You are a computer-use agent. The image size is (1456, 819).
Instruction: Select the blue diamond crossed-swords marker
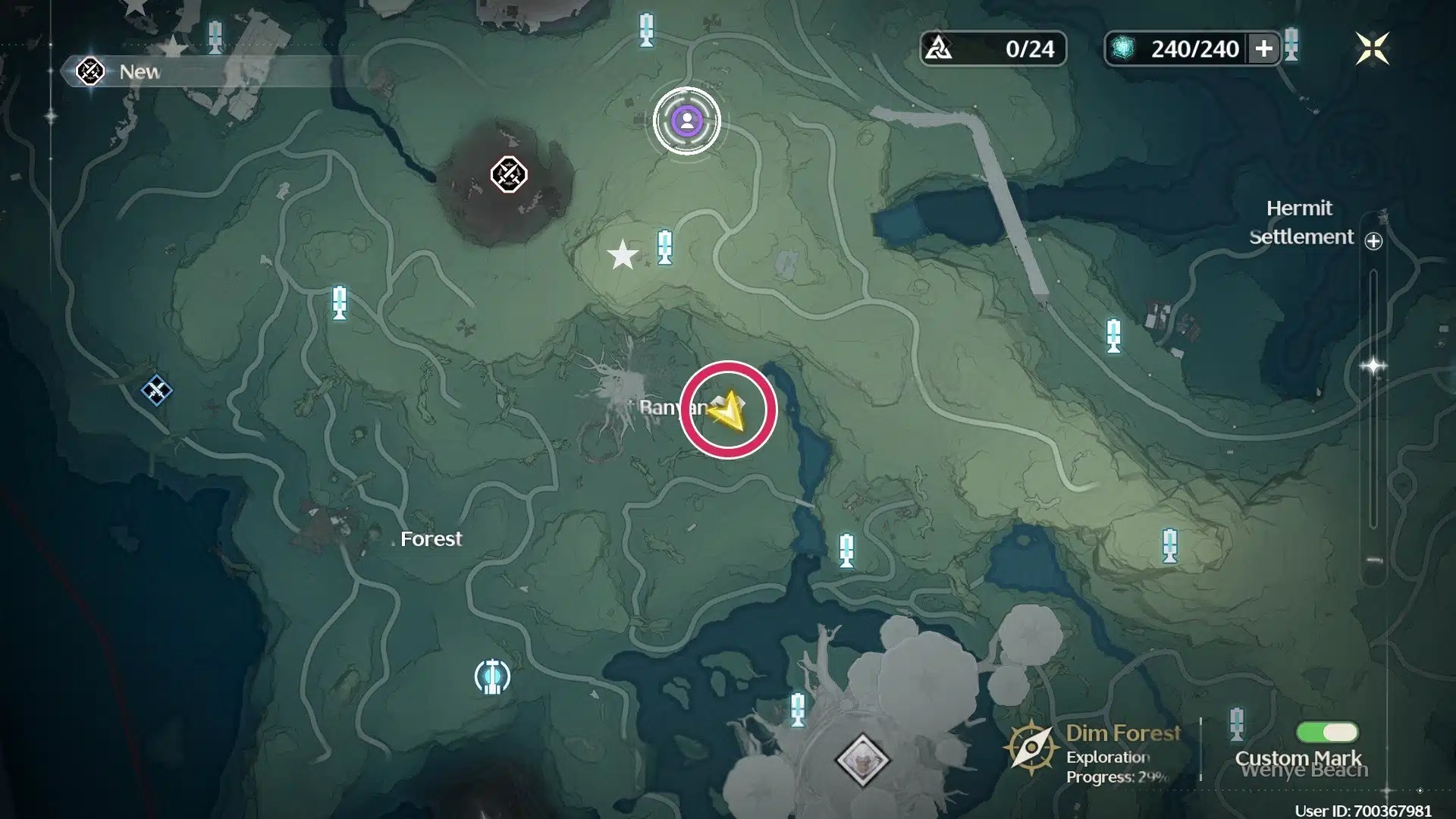[156, 391]
